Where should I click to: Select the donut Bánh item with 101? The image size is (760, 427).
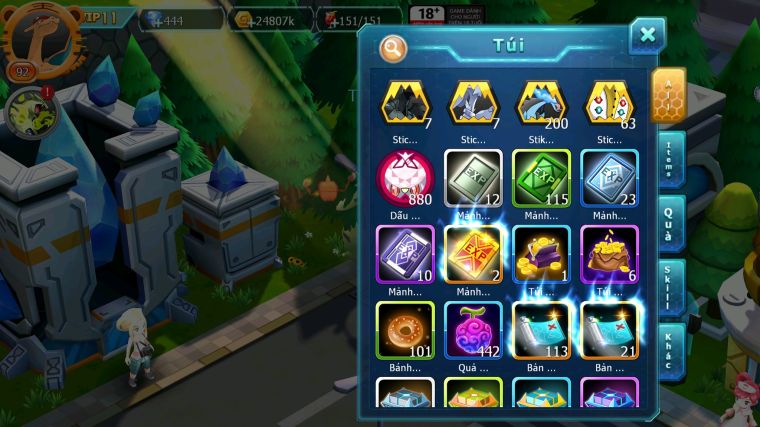coord(405,329)
